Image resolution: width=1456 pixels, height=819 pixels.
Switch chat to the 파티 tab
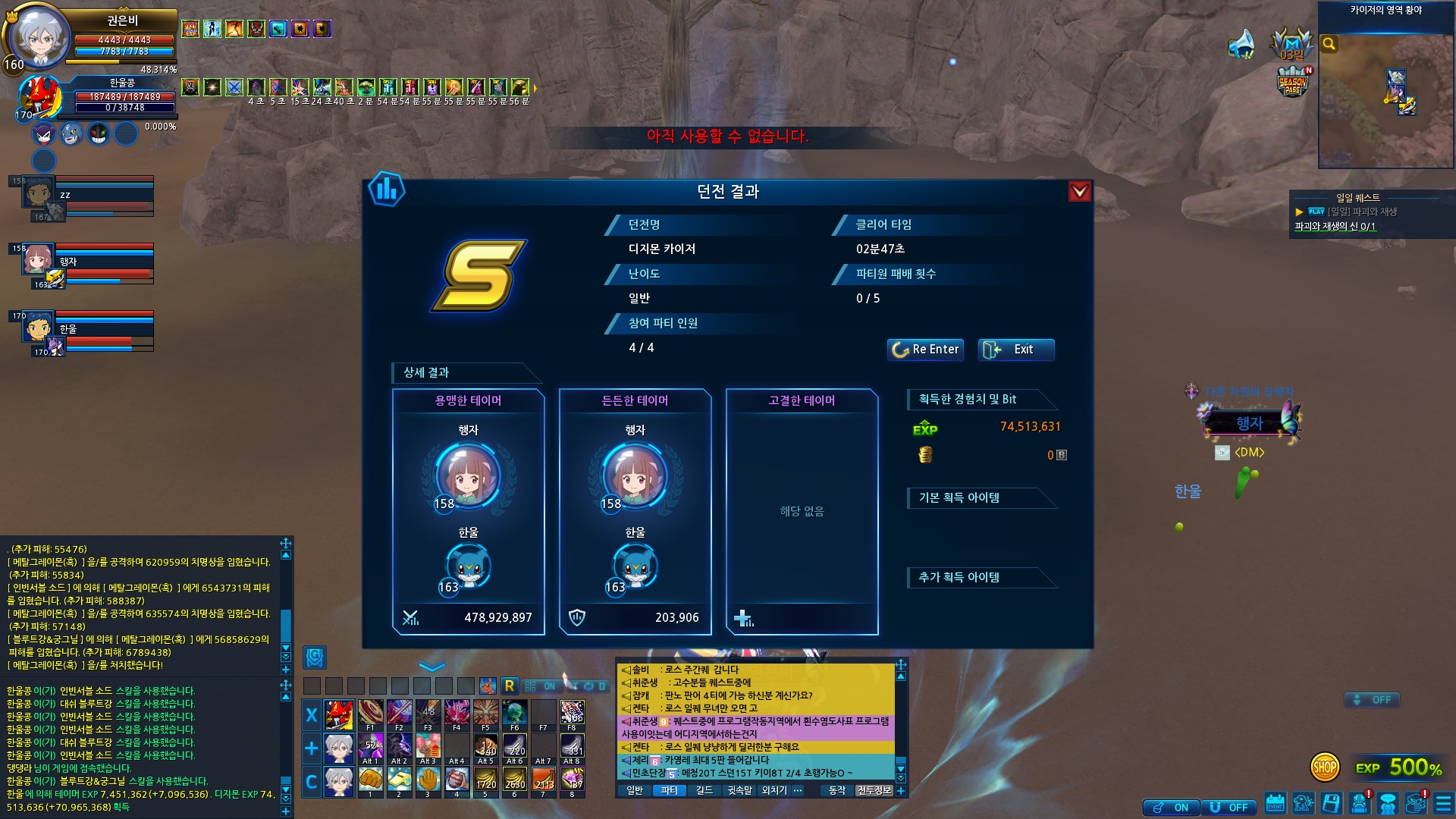[x=669, y=790]
